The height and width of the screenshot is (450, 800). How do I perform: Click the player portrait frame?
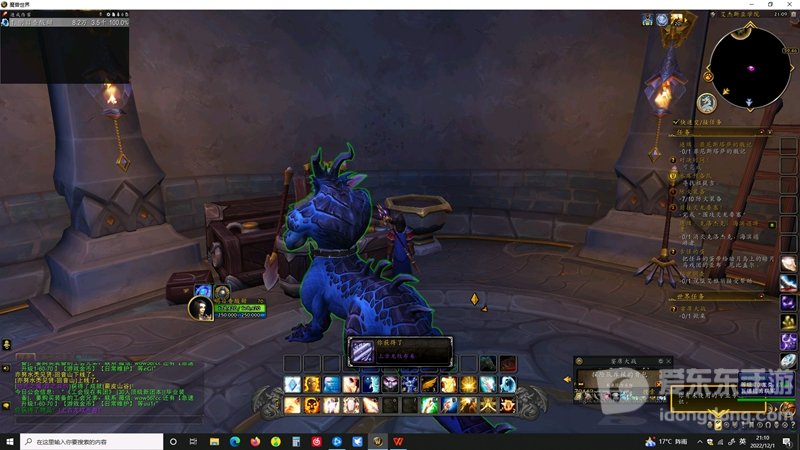201,308
